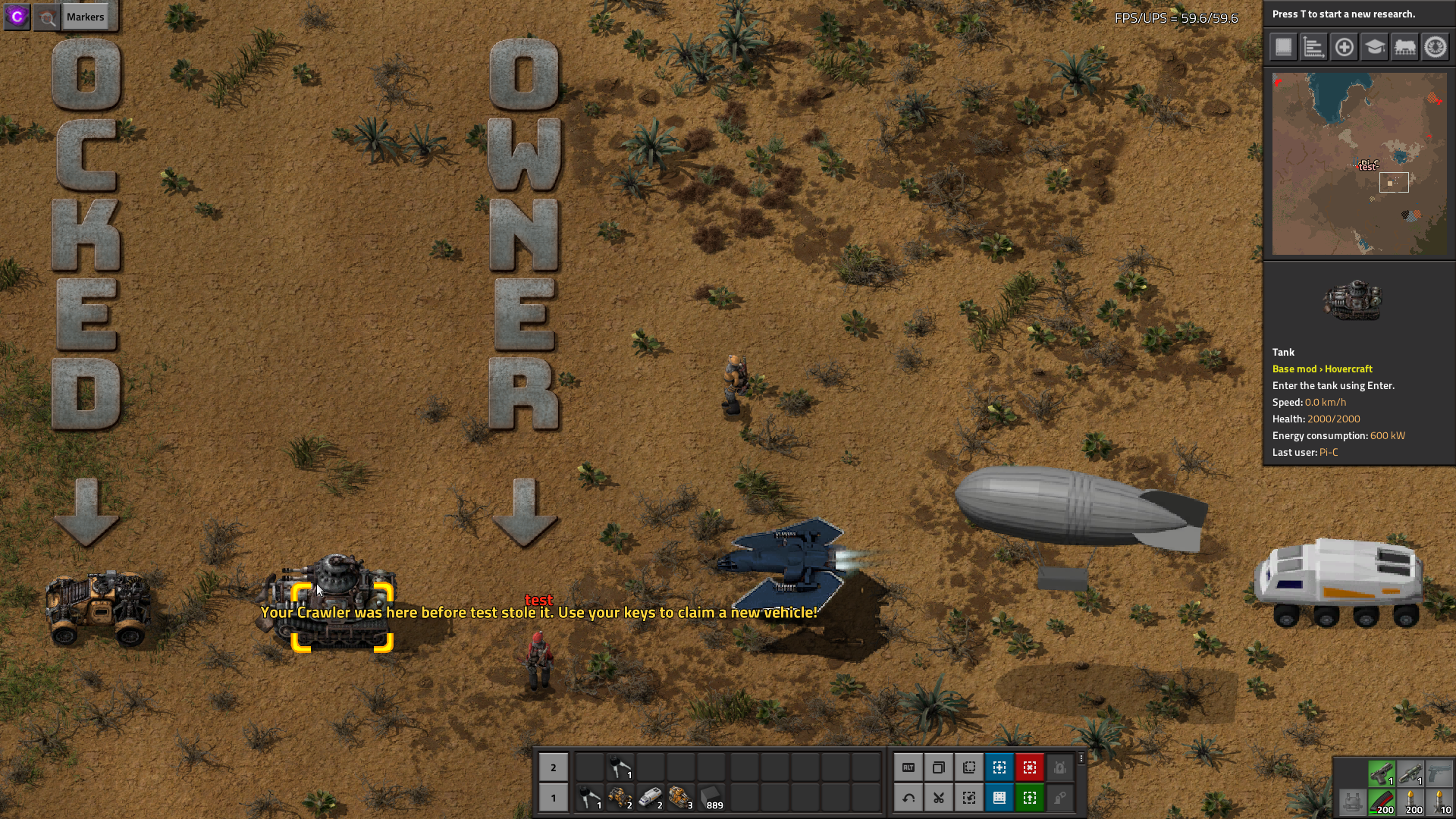Toggle the ALT mode shortcut
Image resolution: width=1456 pixels, height=819 pixels.
908,767
